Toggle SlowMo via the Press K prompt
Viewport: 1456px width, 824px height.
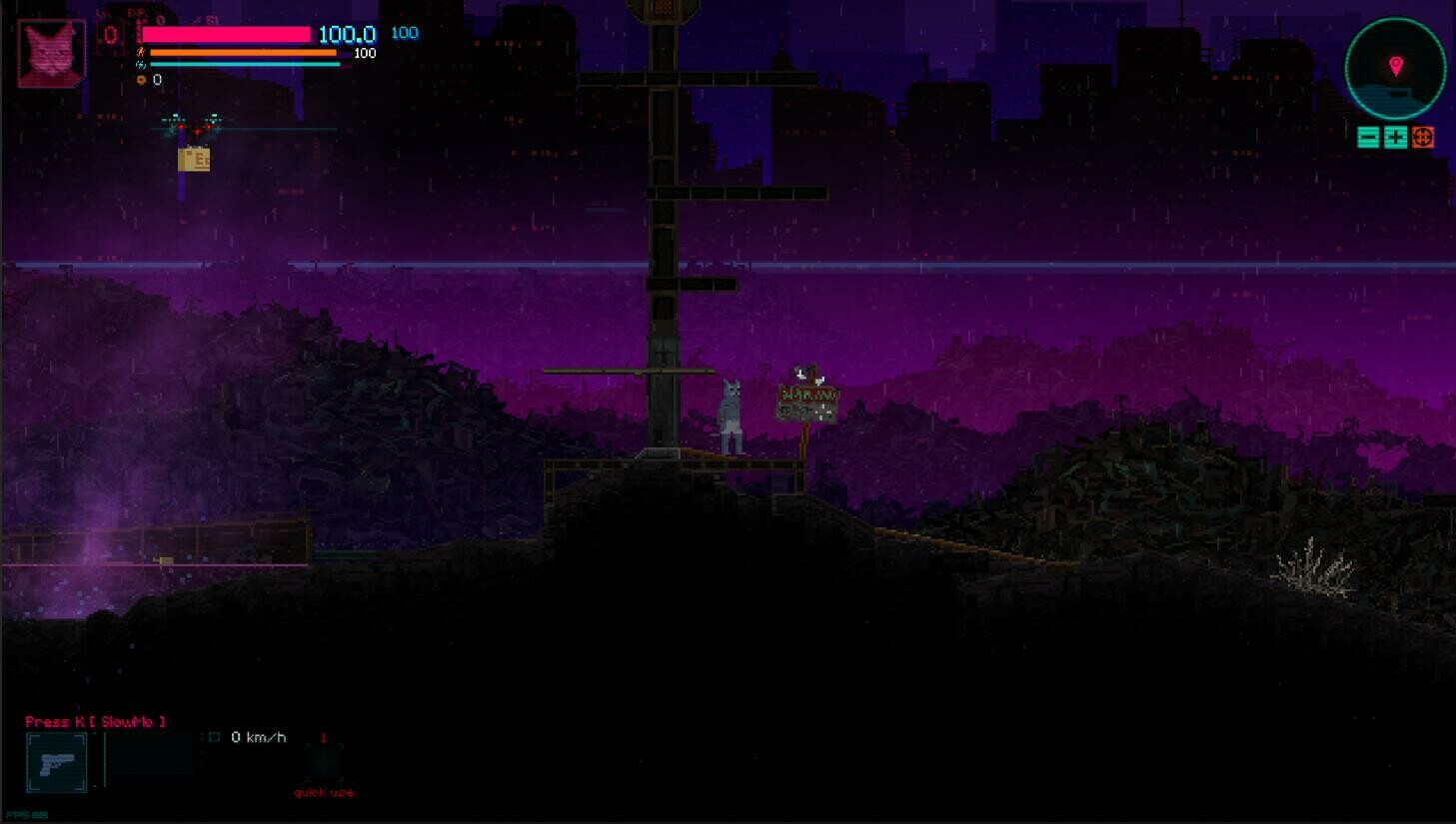click(x=93, y=721)
